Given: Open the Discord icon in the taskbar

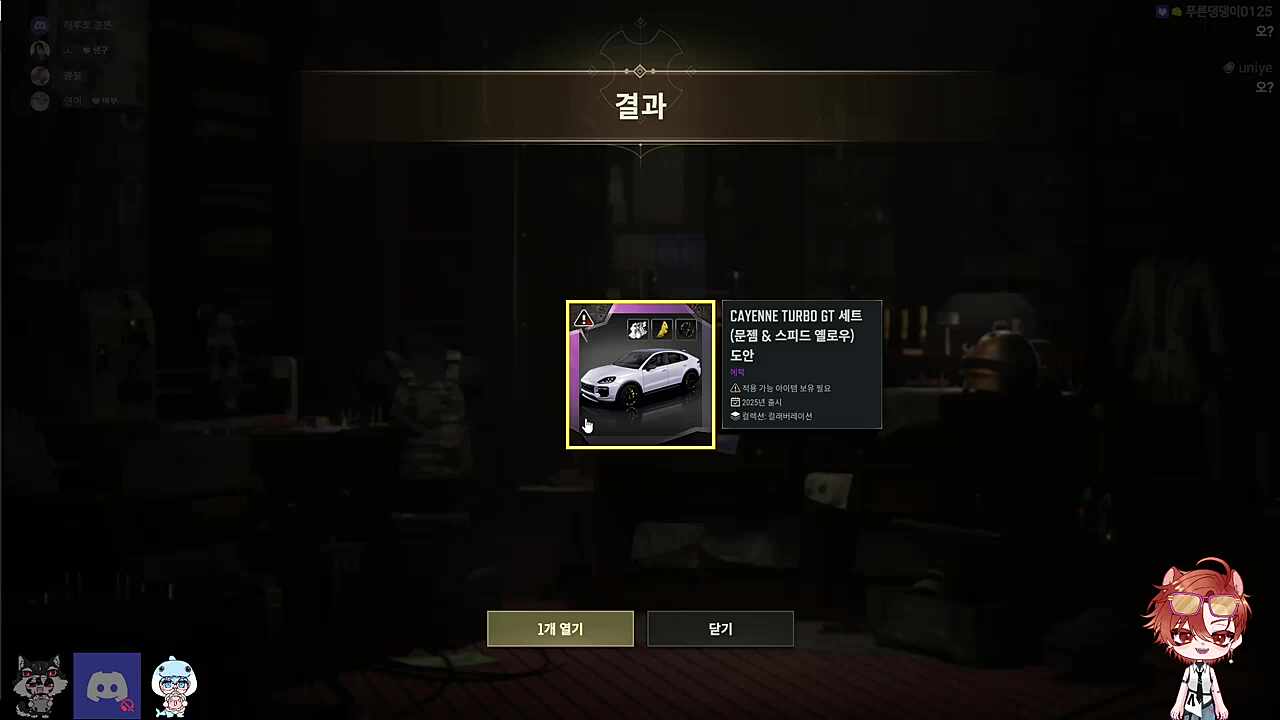Looking at the screenshot, I should (x=106, y=684).
